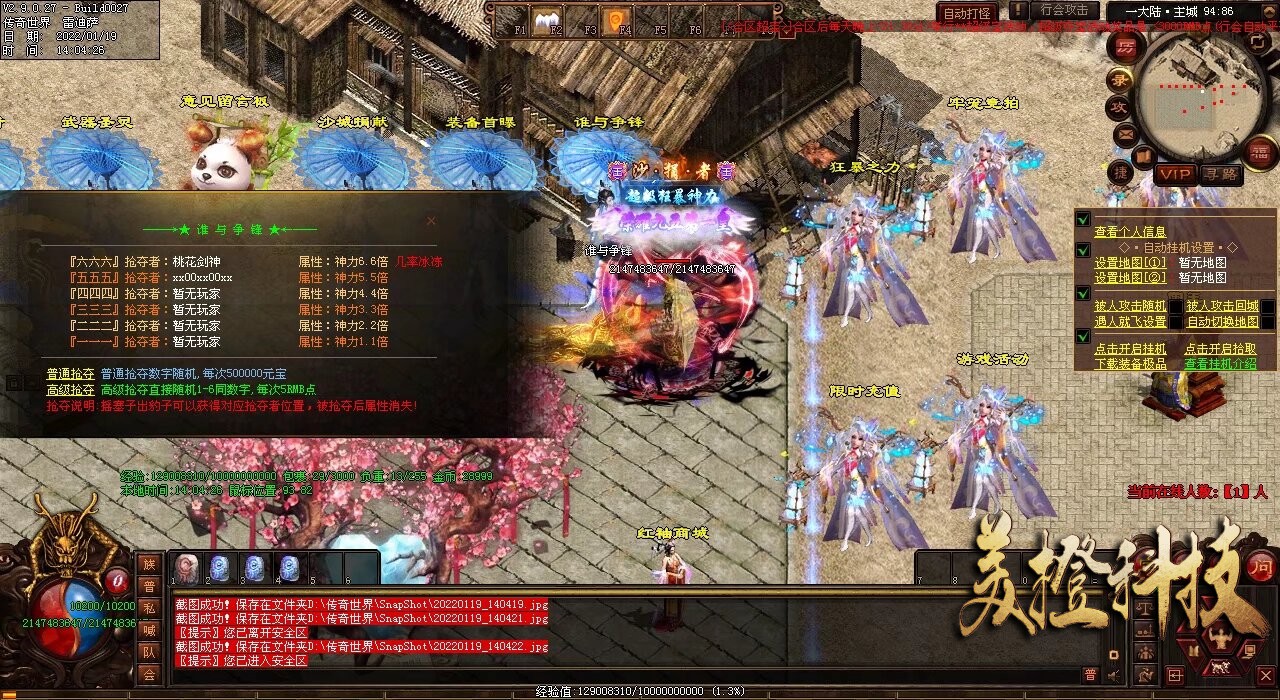Switch chat channel to 私 private

149,608
